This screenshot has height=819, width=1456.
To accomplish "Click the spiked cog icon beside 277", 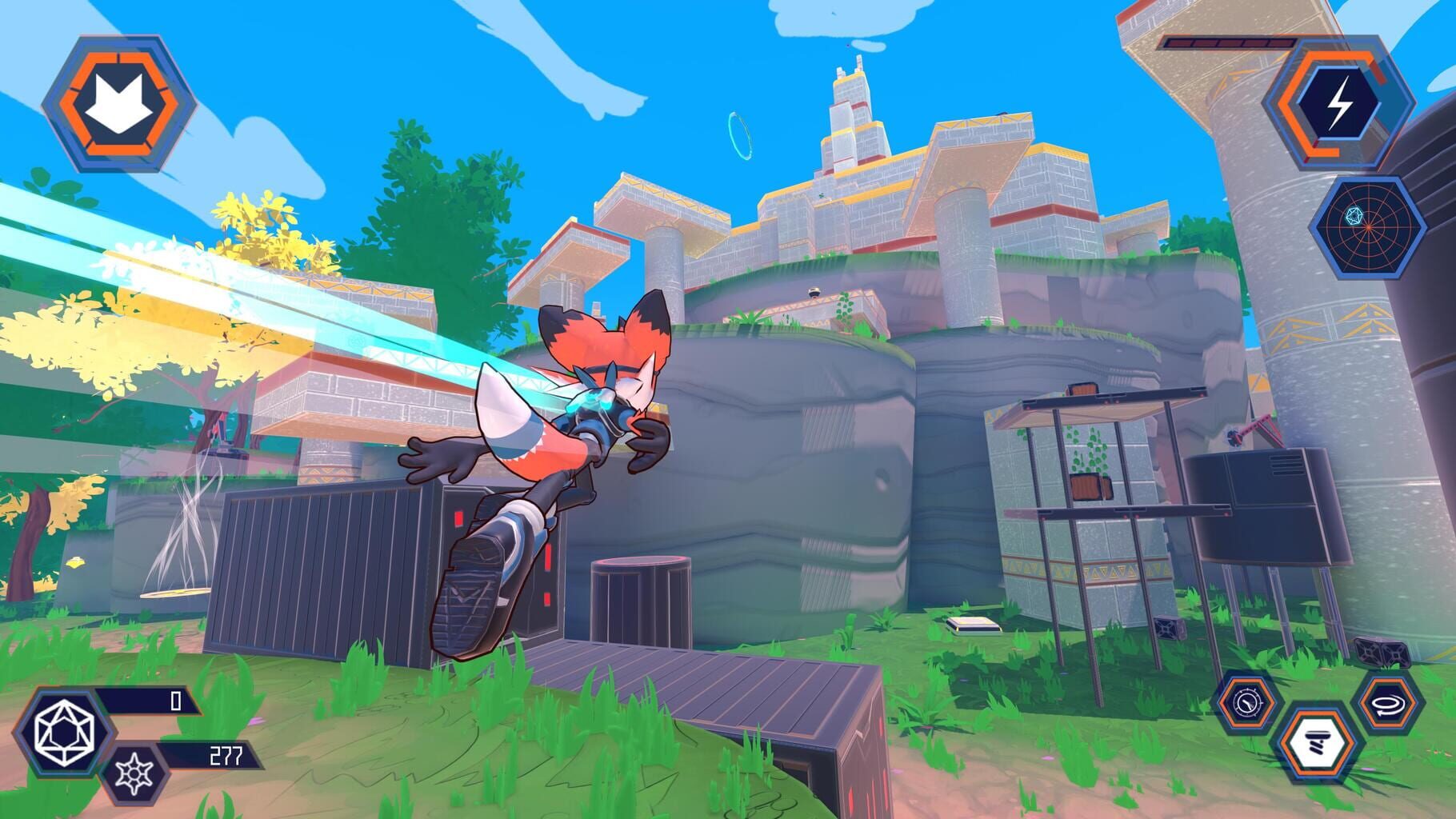I will pyautogui.click(x=136, y=774).
